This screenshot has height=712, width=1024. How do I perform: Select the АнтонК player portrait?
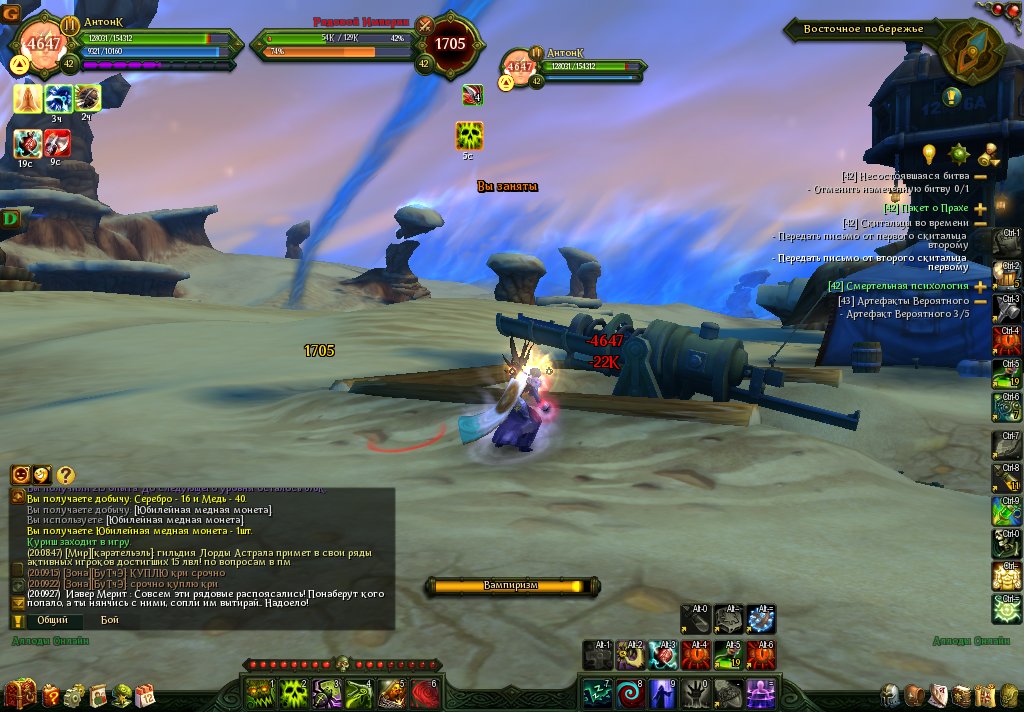43,45
